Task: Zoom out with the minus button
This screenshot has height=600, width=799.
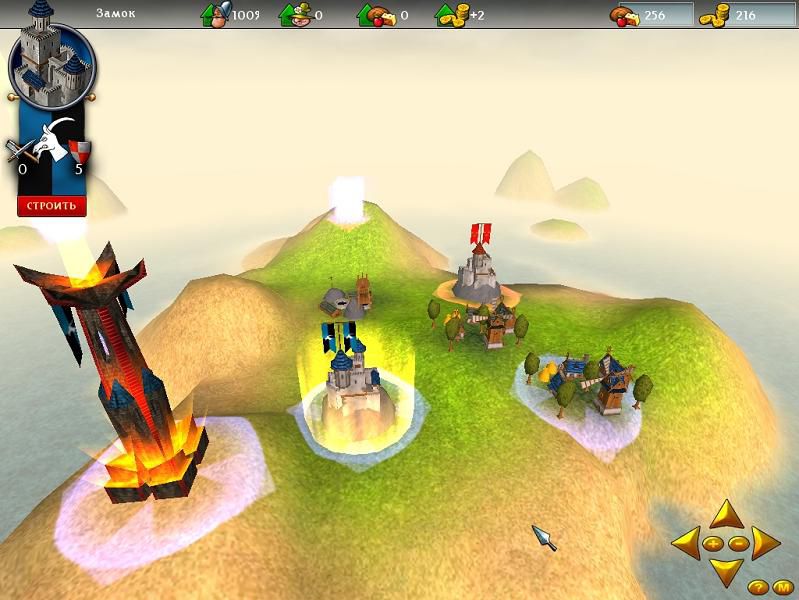Action: (x=738, y=544)
